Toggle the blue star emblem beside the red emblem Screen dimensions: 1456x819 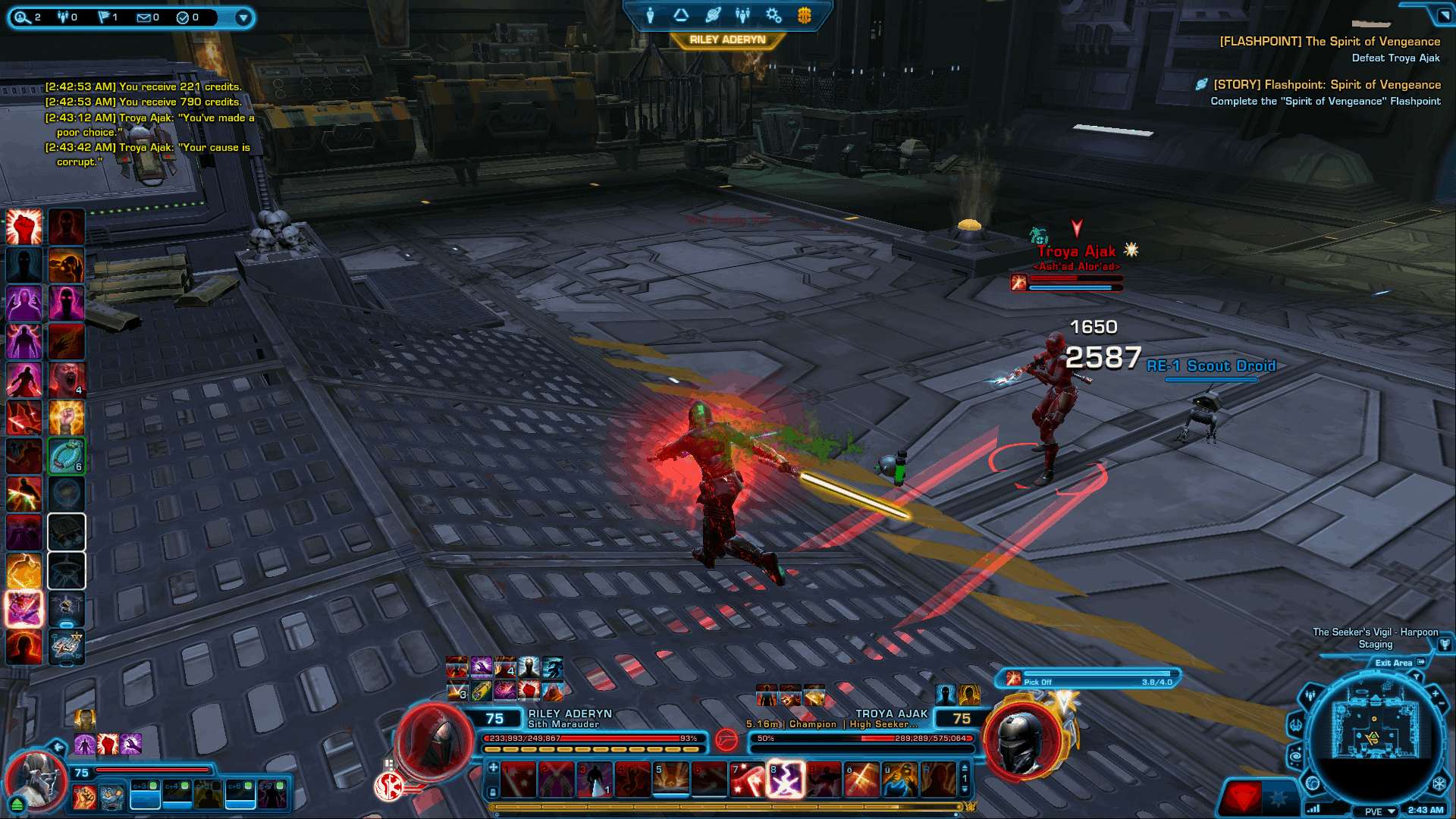click(1279, 796)
